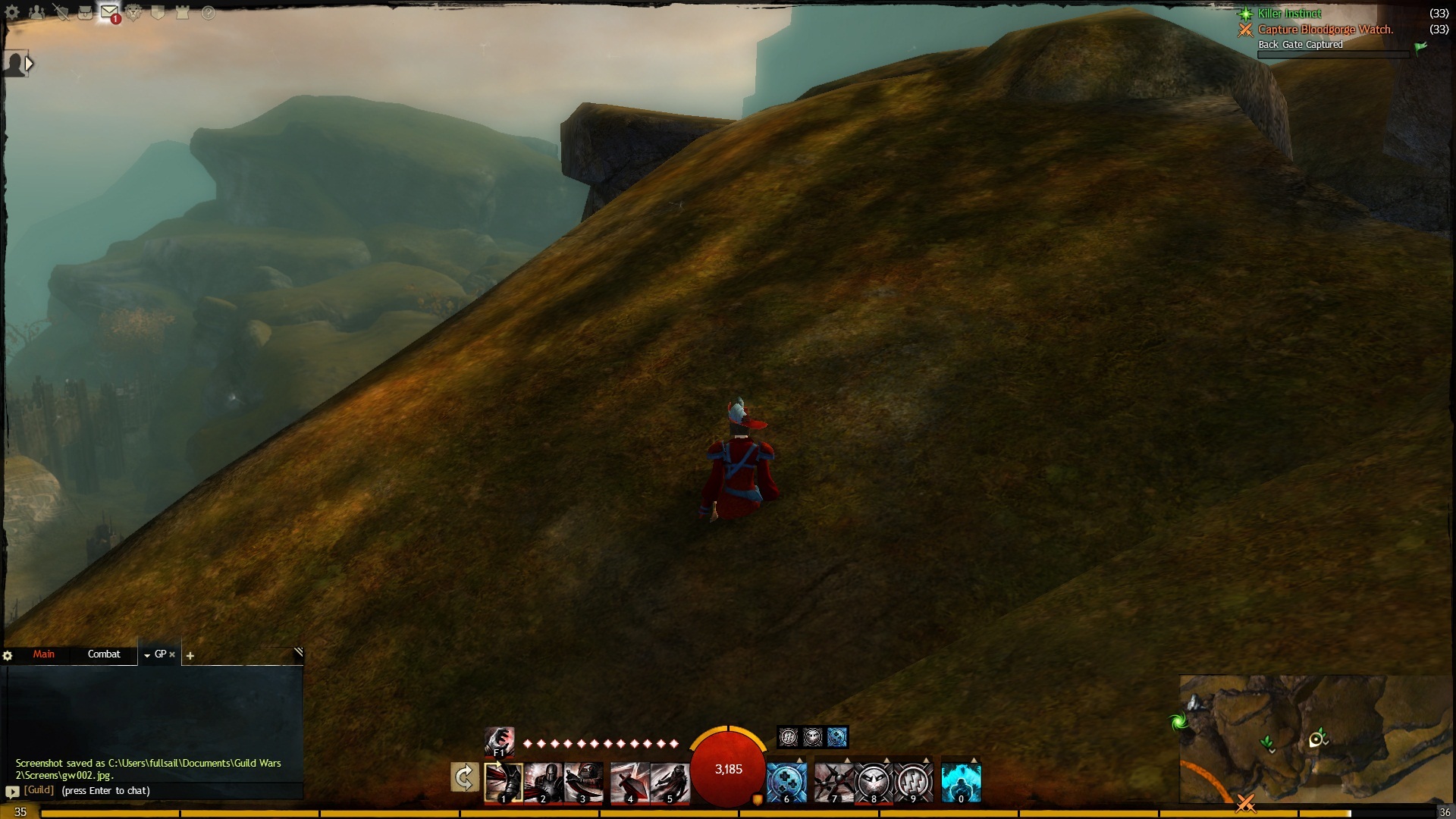
Task: Use the blue healing skill in slot 6
Action: click(x=786, y=783)
